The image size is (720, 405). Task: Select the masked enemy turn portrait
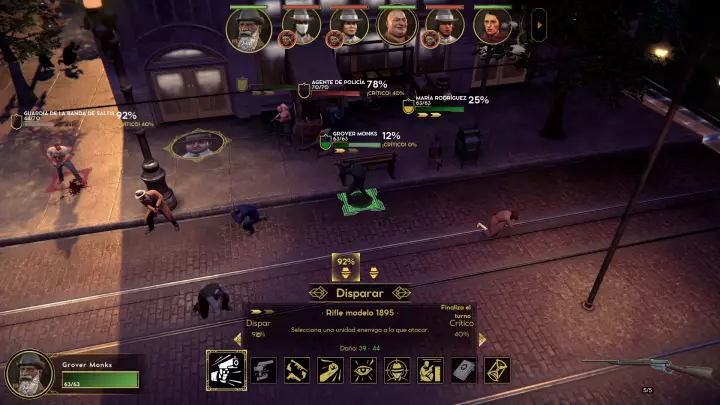tap(300, 27)
